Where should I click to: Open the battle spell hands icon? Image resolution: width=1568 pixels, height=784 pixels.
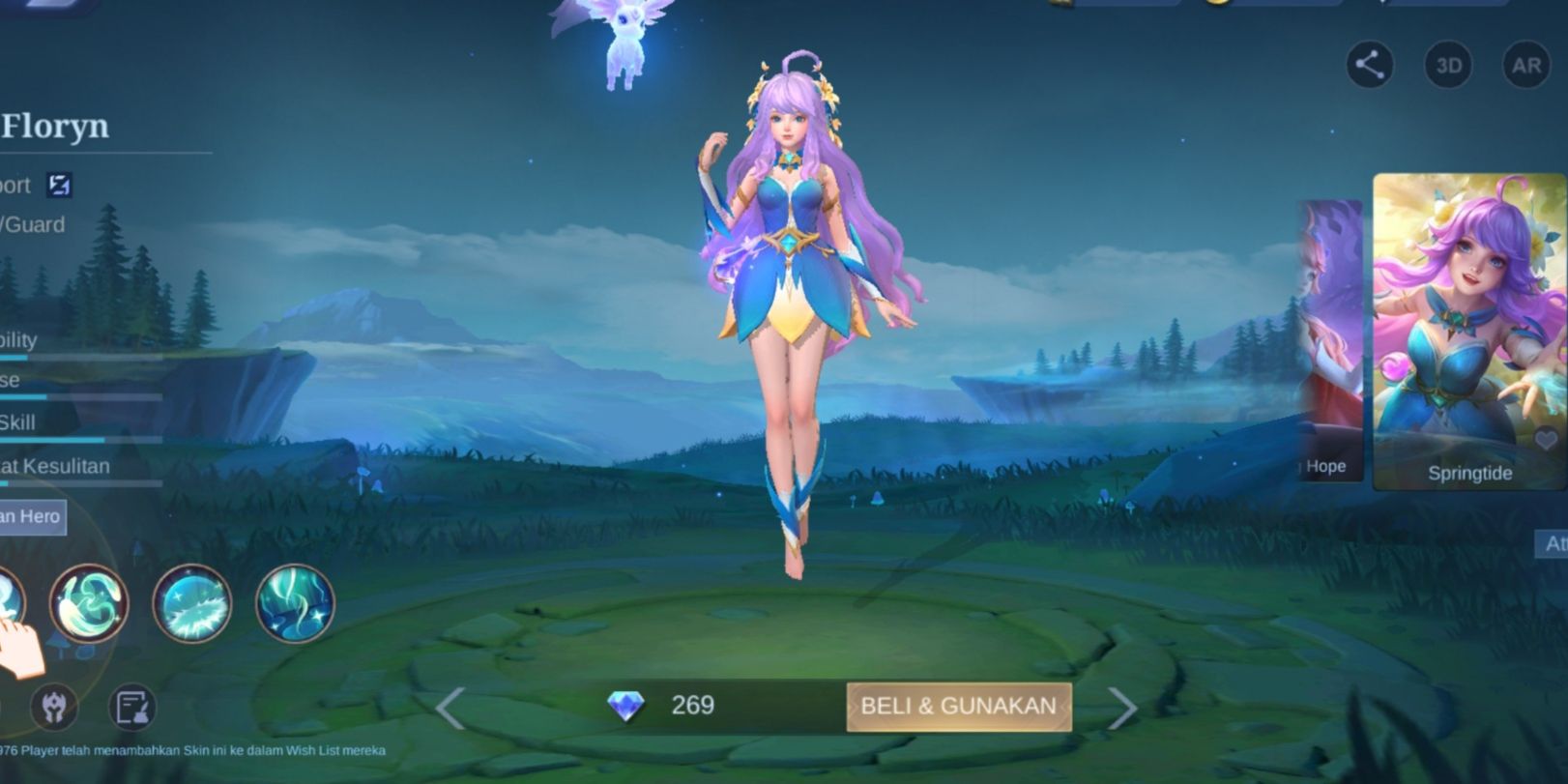56,707
